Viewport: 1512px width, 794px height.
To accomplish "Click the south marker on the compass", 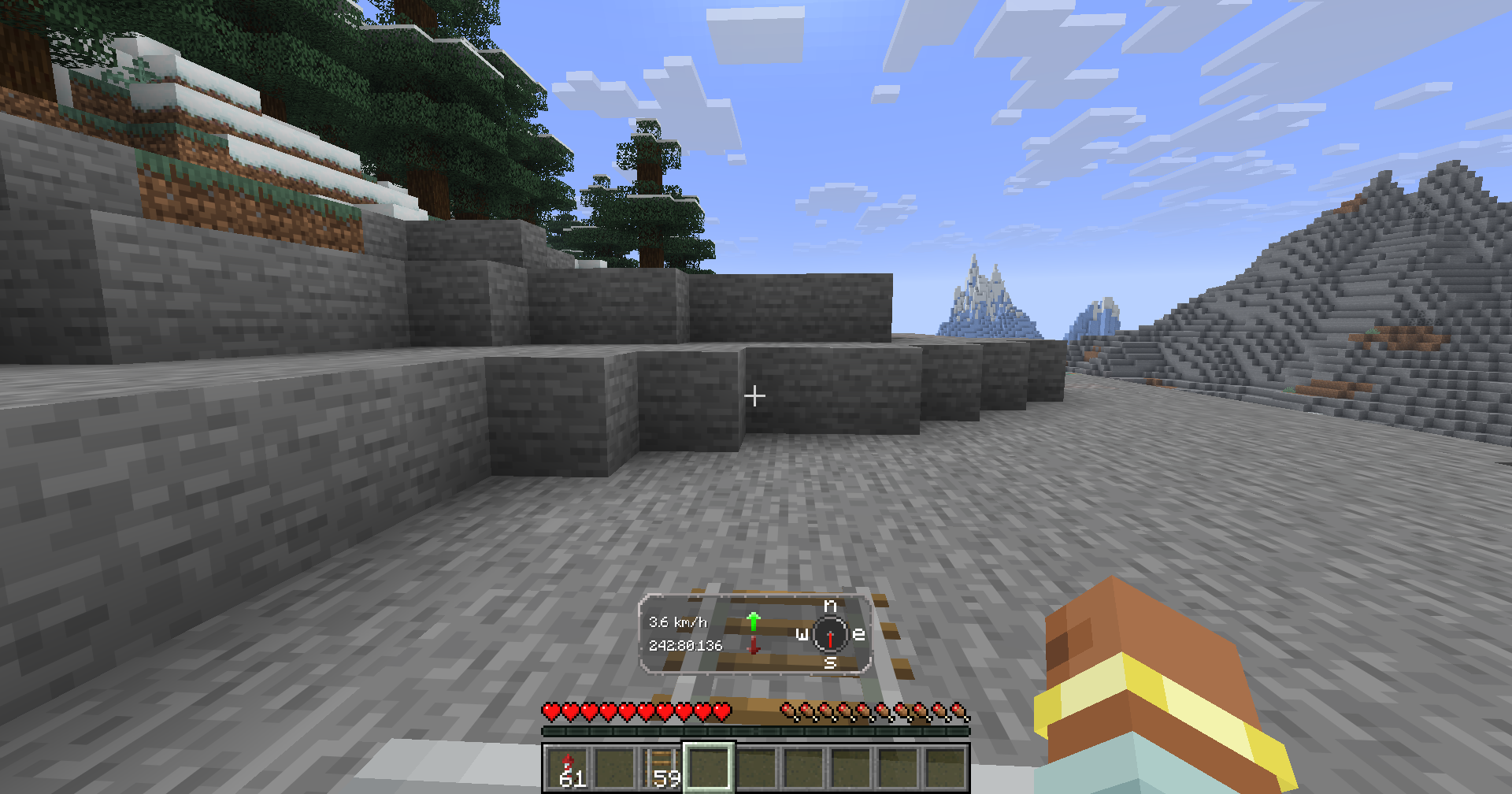I will point(828,664).
